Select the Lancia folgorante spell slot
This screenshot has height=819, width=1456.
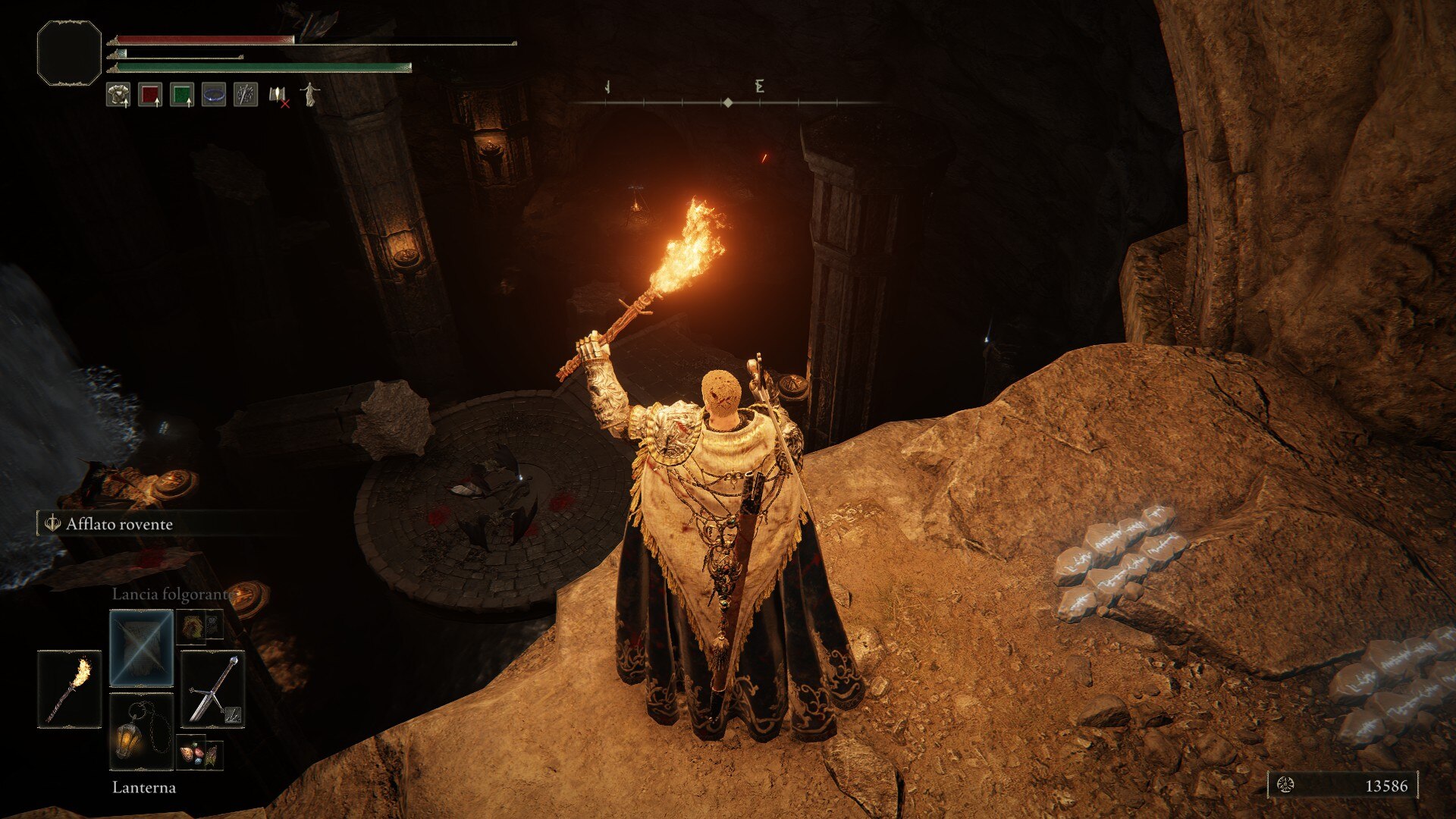[x=142, y=648]
